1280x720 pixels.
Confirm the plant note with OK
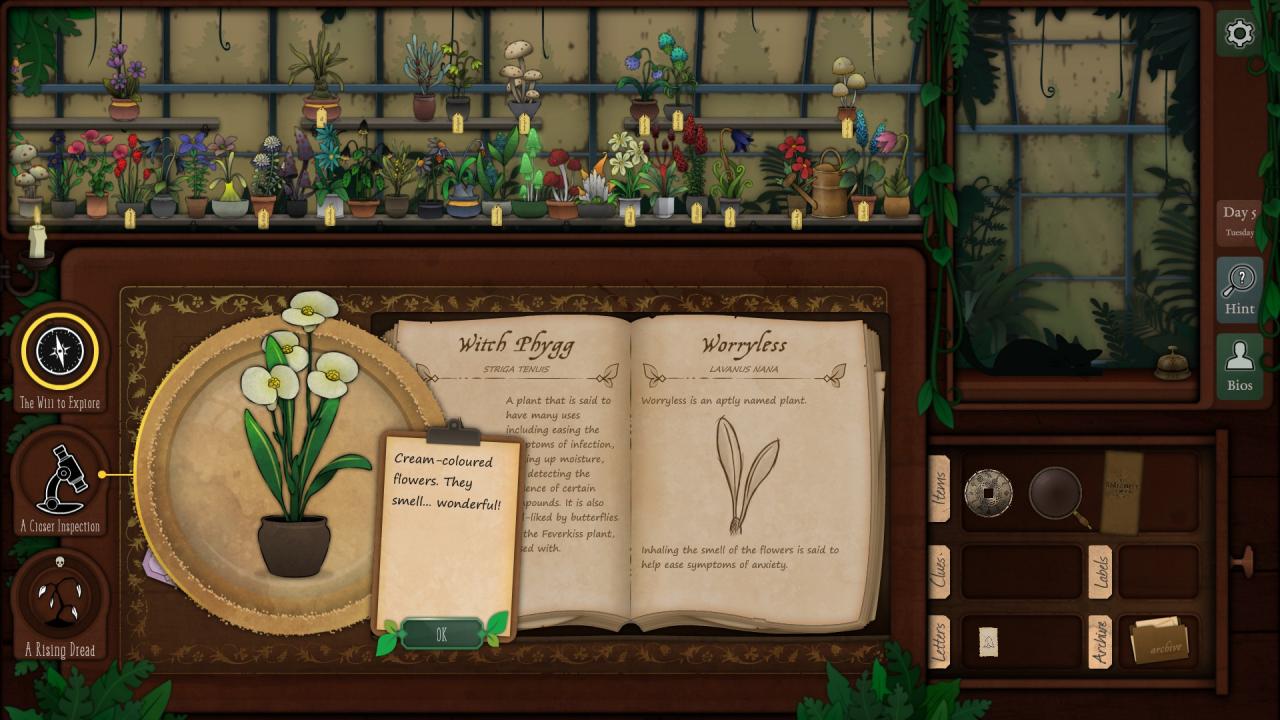(441, 634)
